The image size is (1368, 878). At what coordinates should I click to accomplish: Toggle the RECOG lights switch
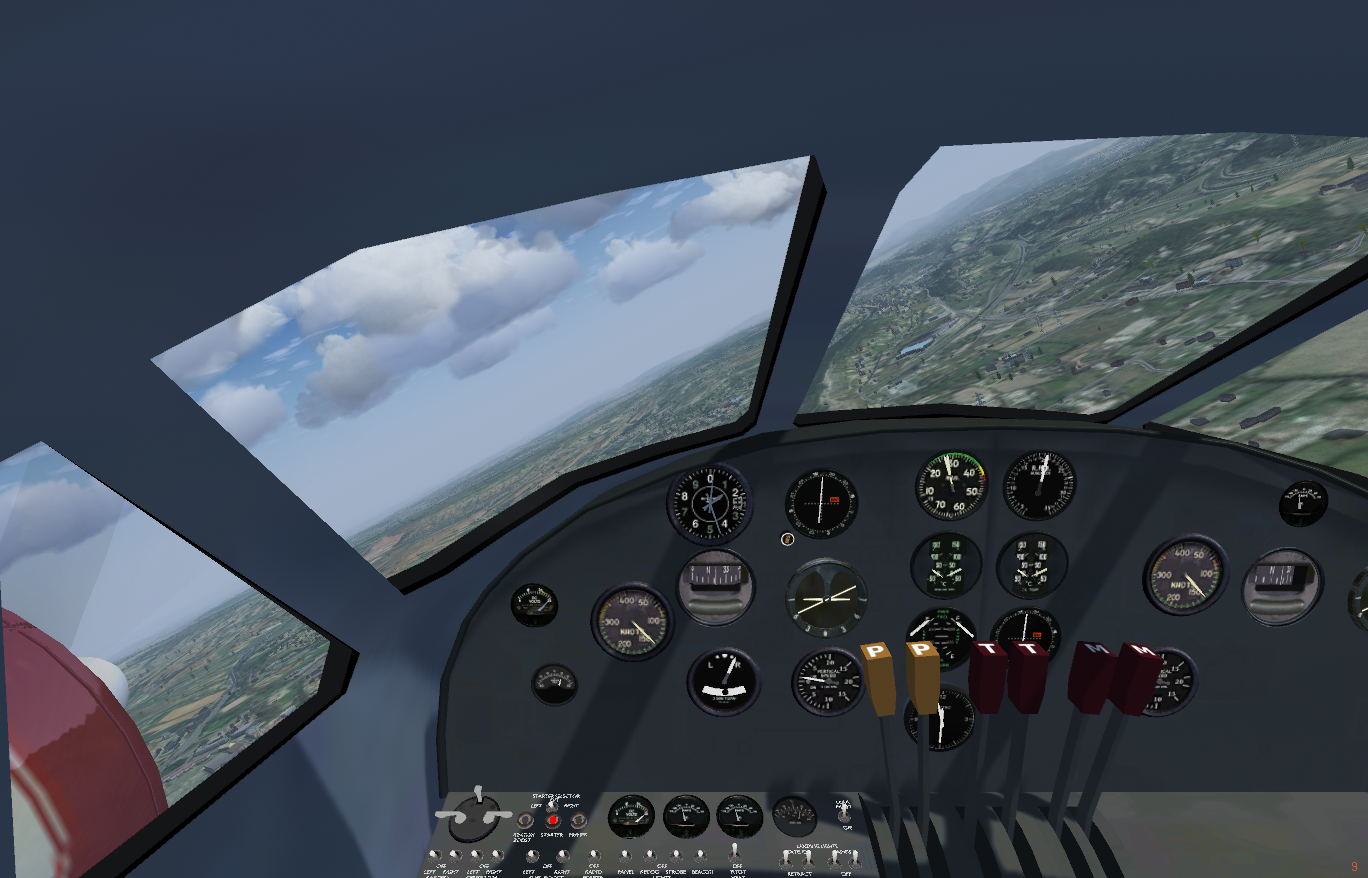coord(650,856)
